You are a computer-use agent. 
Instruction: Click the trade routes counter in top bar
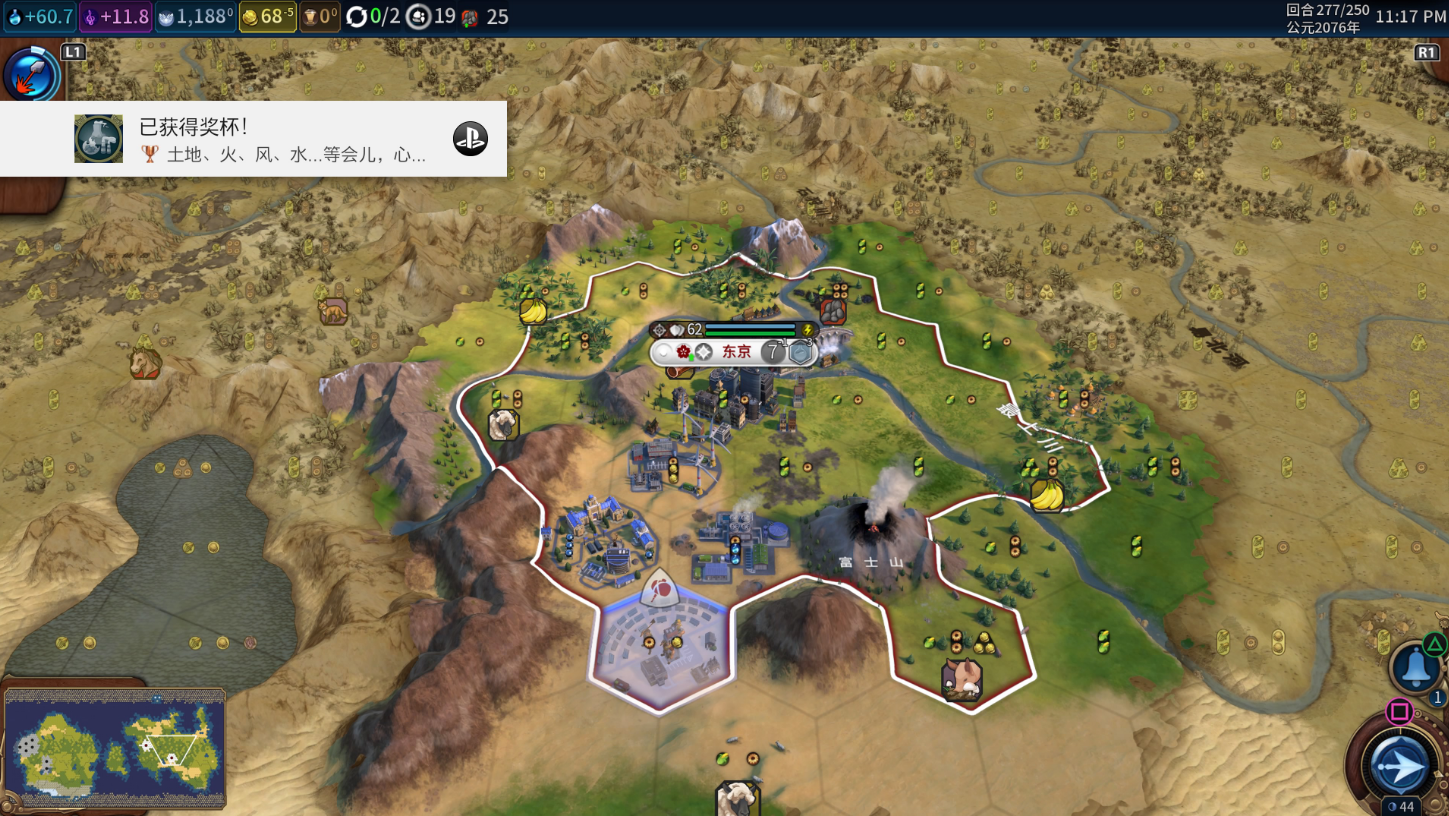tap(372, 17)
